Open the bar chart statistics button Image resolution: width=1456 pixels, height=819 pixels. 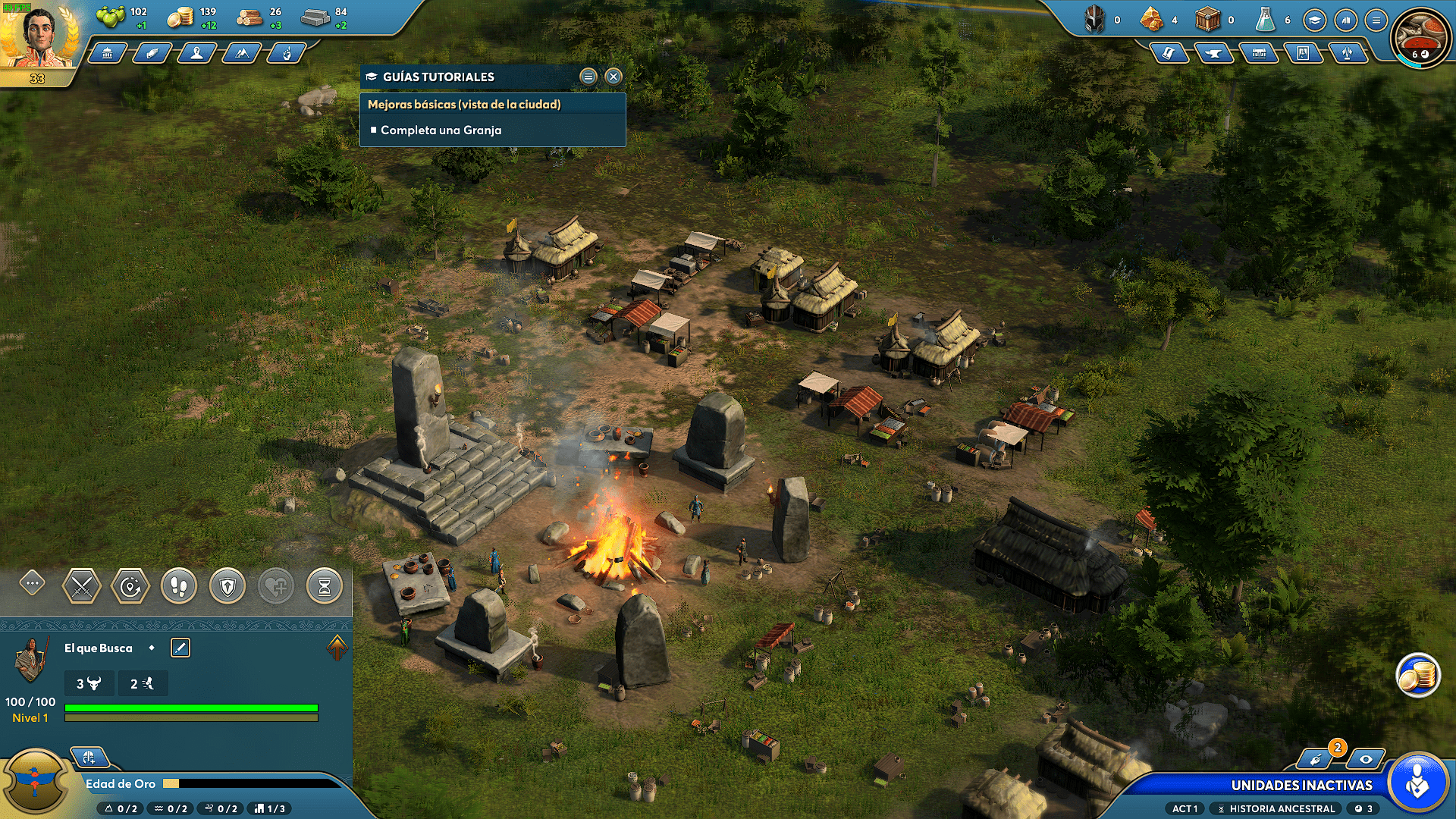[x=1346, y=20]
